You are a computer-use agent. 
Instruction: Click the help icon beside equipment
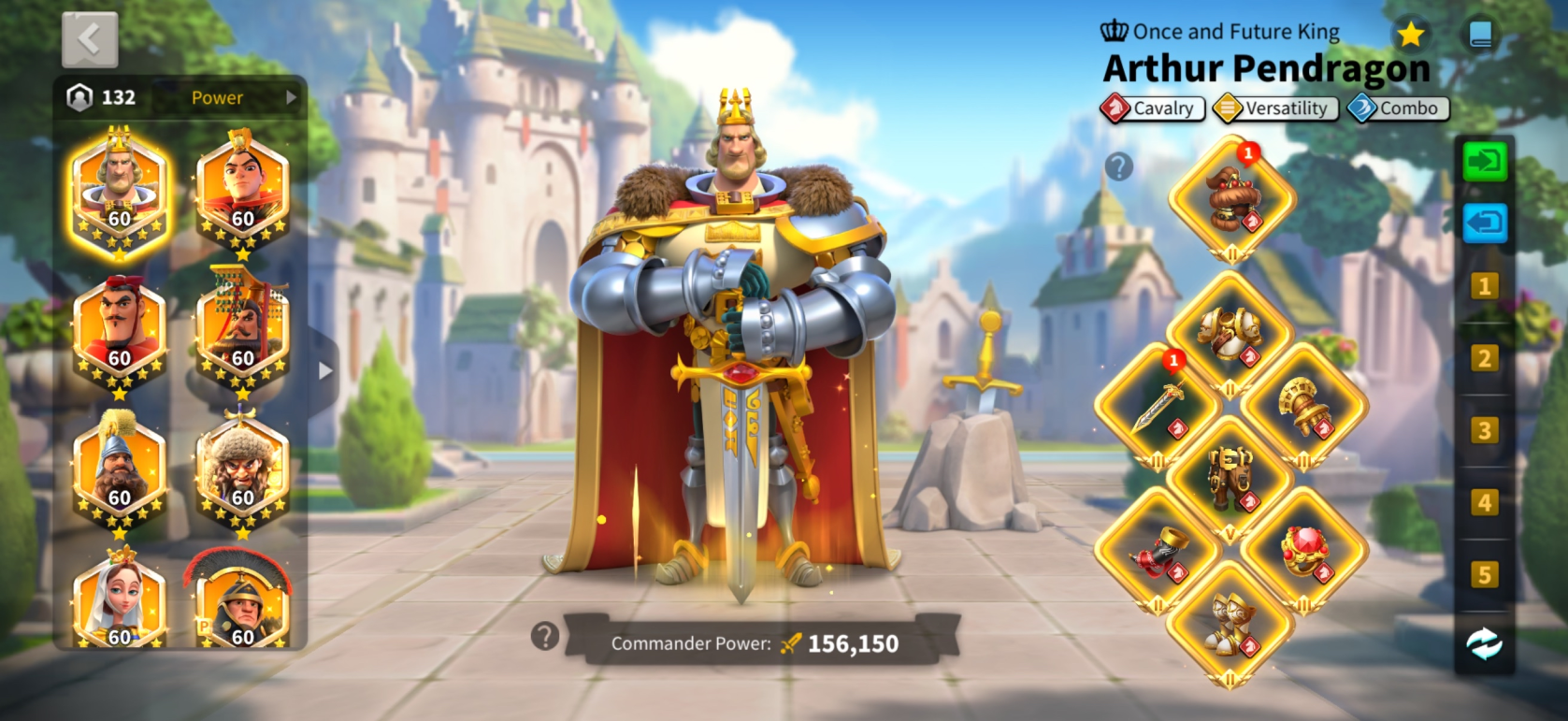click(1118, 167)
